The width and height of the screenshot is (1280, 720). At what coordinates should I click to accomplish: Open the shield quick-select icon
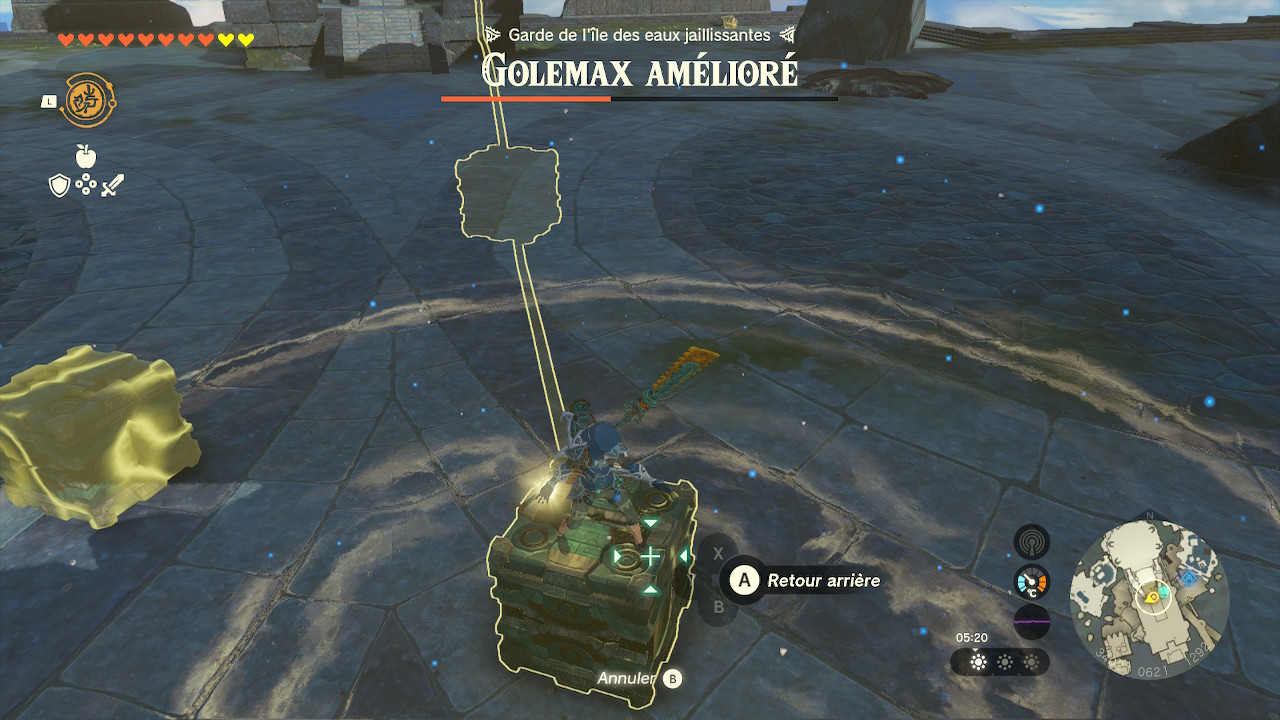tap(59, 185)
